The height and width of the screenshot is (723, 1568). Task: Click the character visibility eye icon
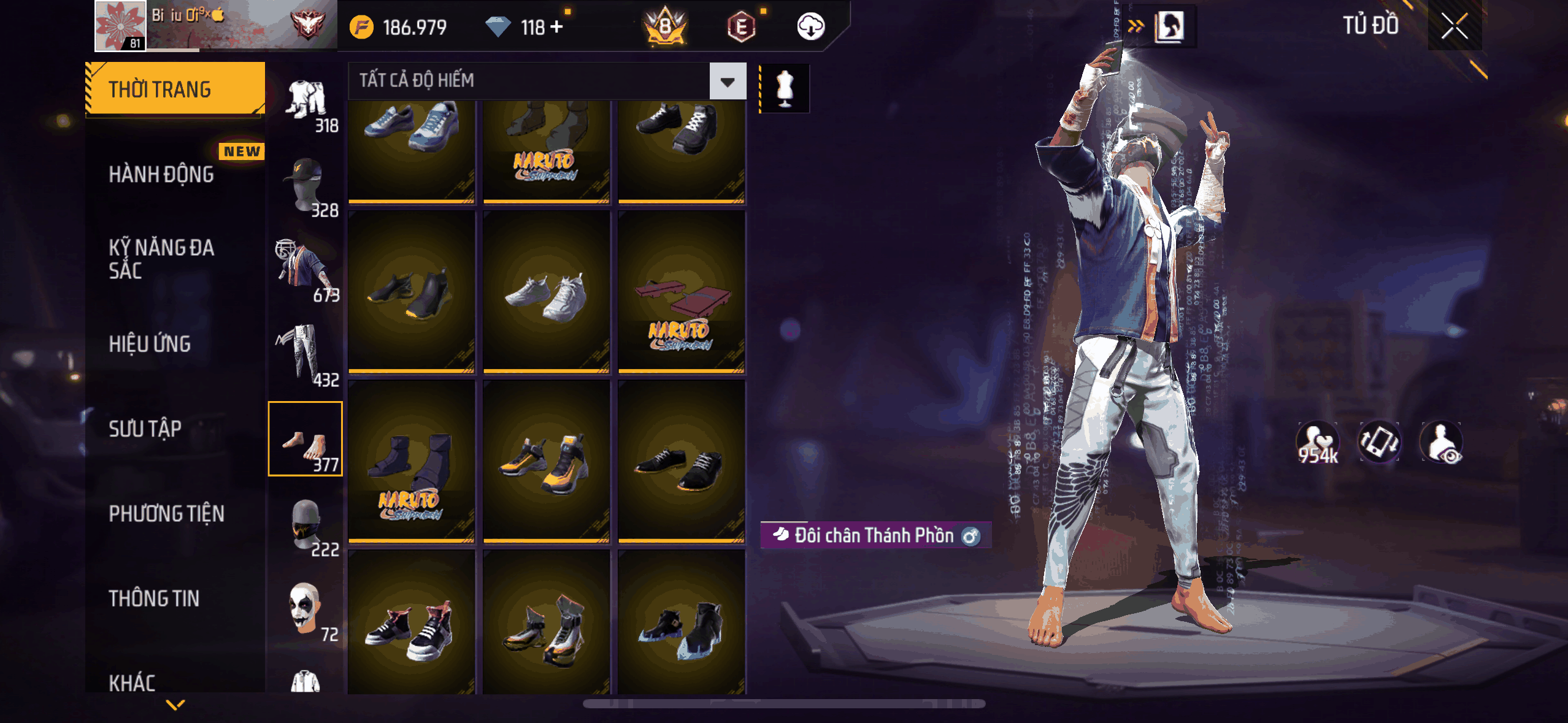coord(1442,443)
